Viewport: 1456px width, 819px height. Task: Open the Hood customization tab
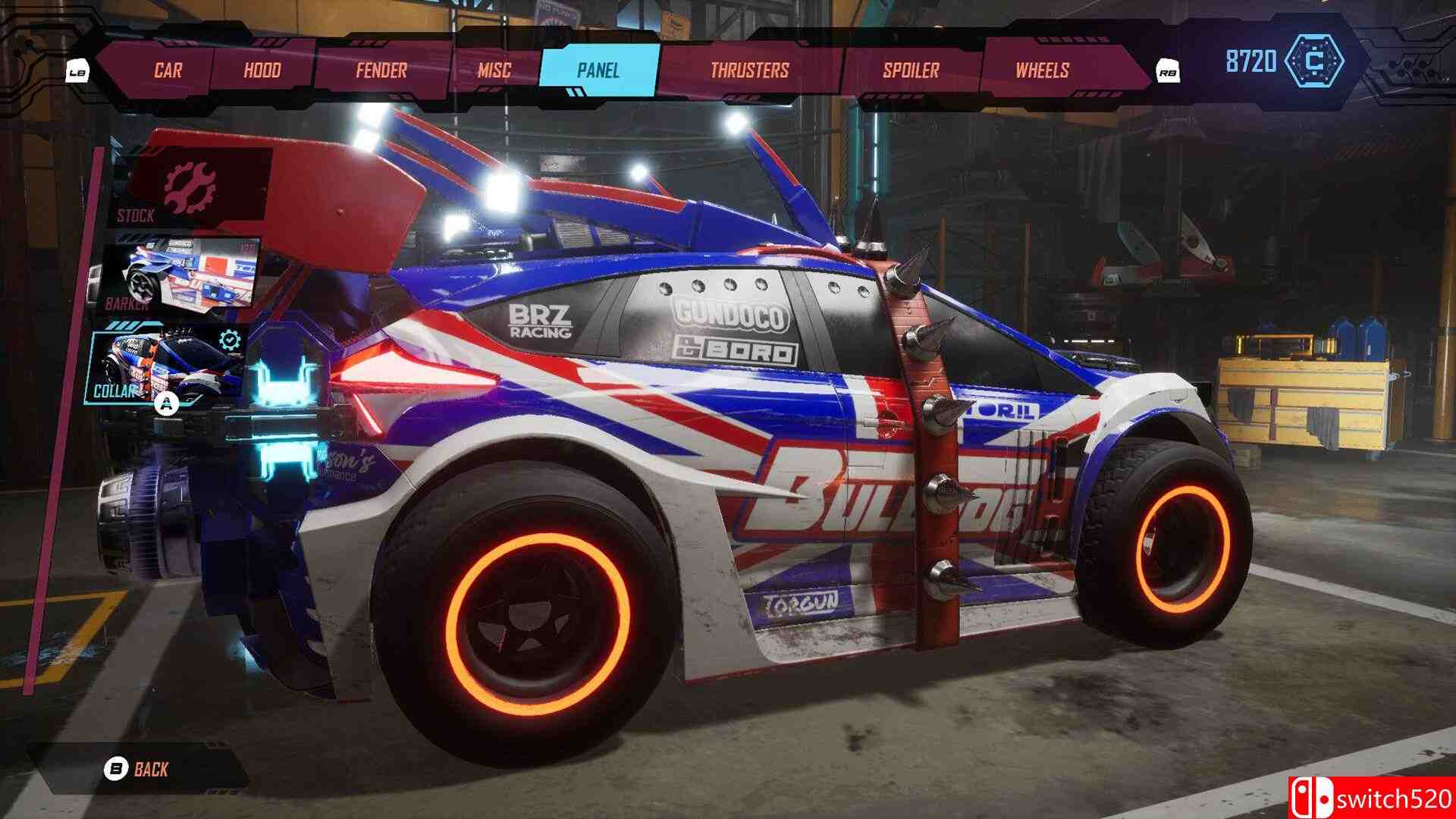click(262, 71)
